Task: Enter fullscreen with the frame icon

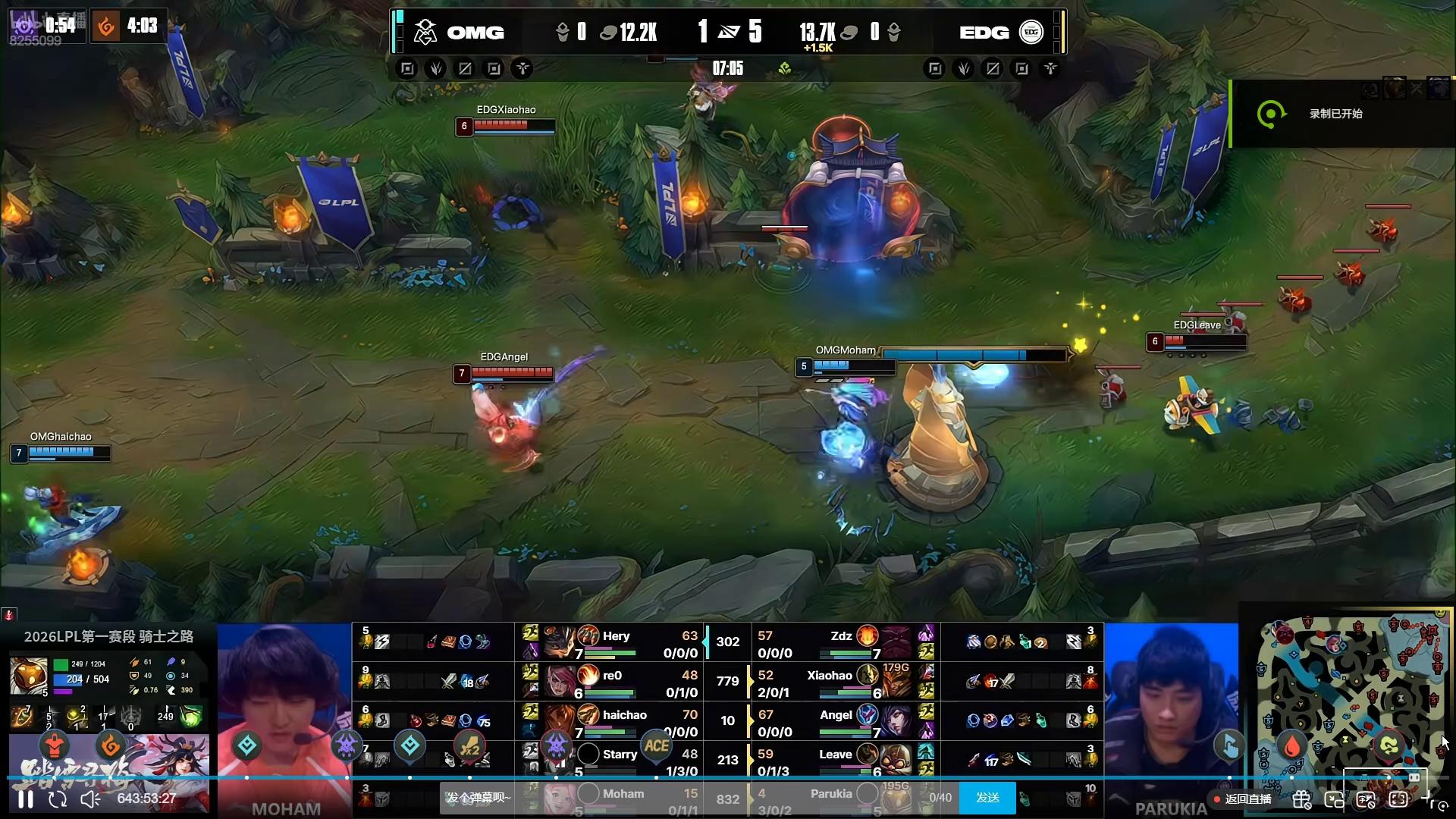Action: tap(1398, 799)
